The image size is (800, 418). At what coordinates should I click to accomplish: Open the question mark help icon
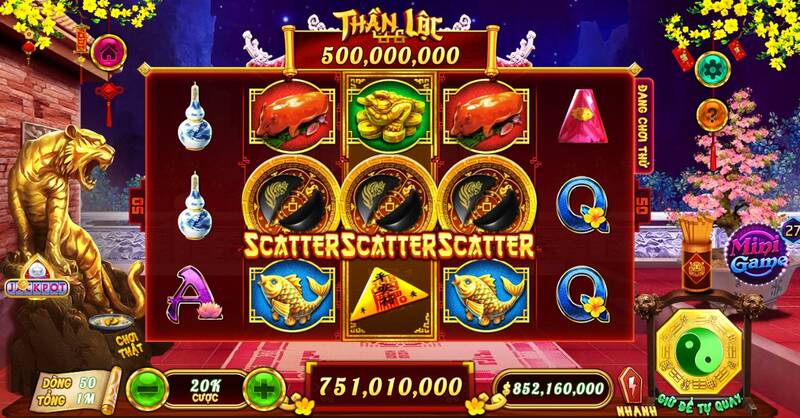coord(712,113)
